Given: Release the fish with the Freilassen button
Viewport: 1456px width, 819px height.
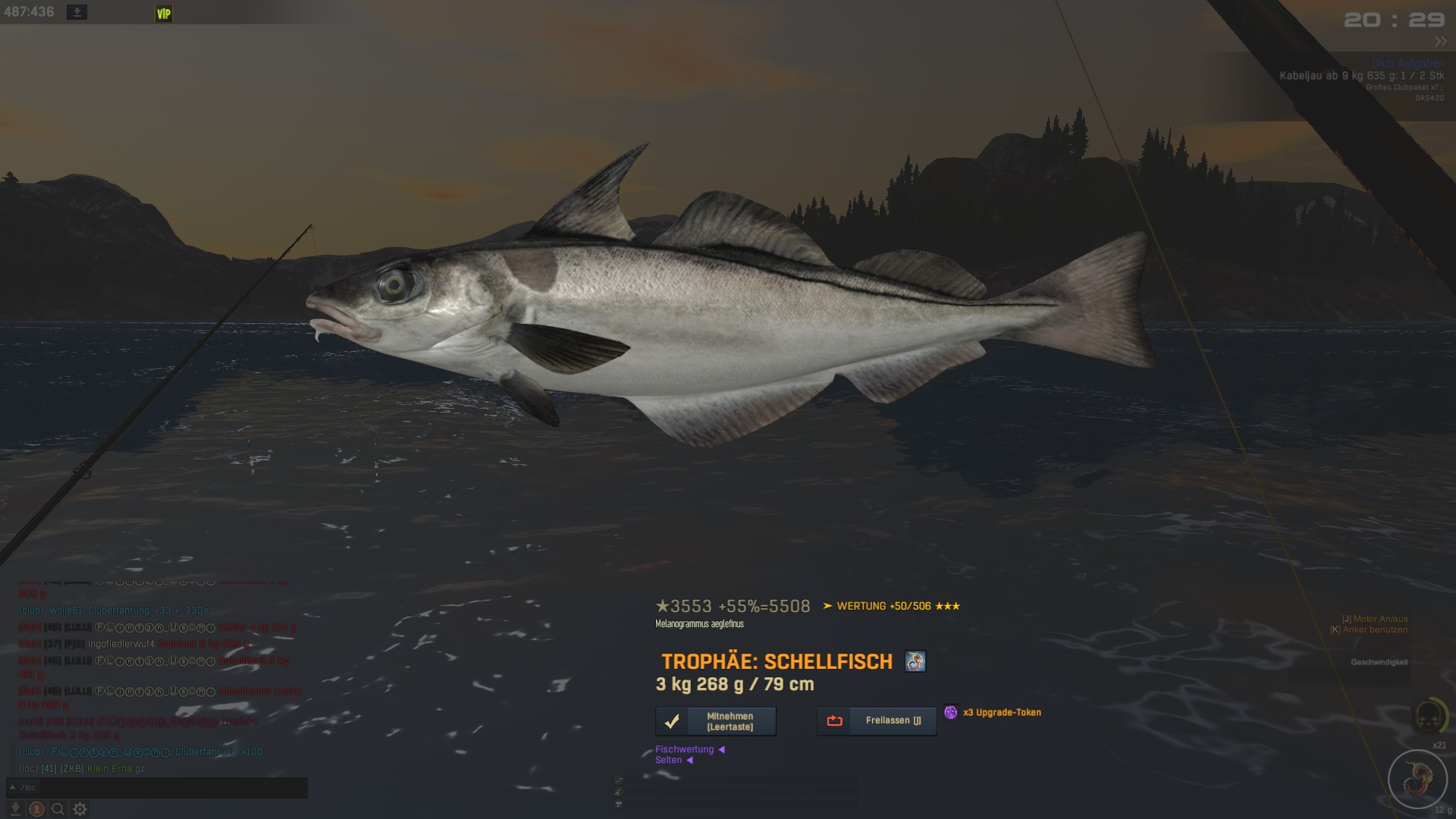Looking at the screenshot, I should [877, 721].
